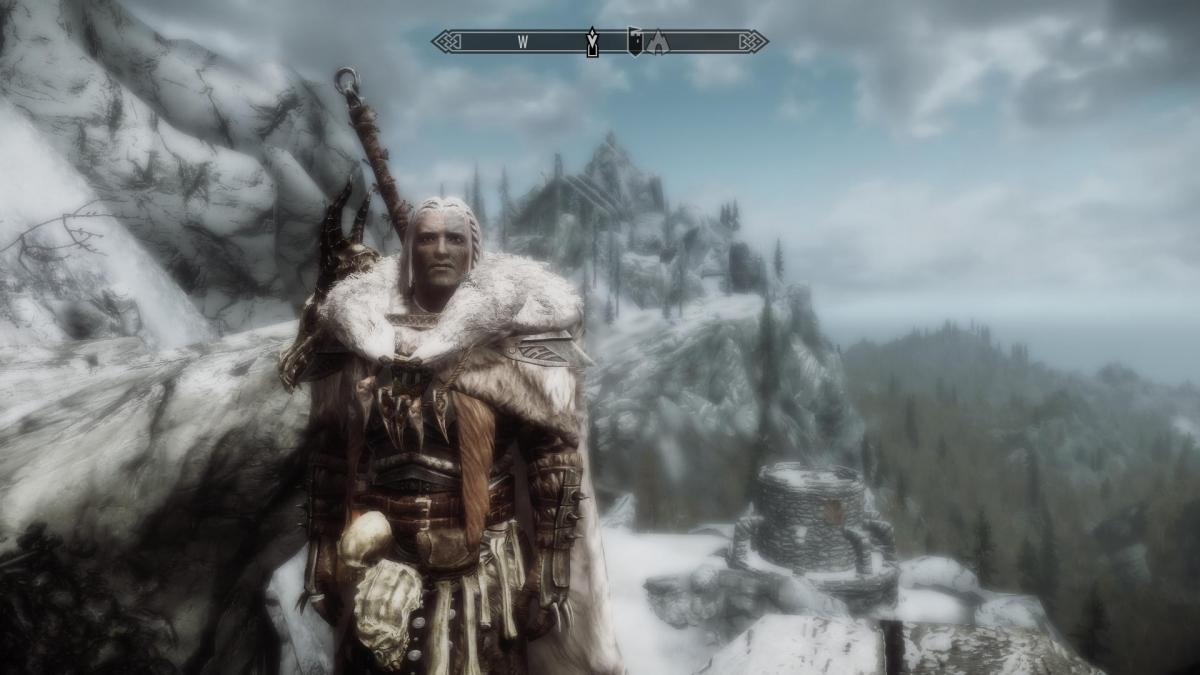Screen dimensions: 1200x675
Task: Click the grey mountain location marker
Action: coord(658,41)
